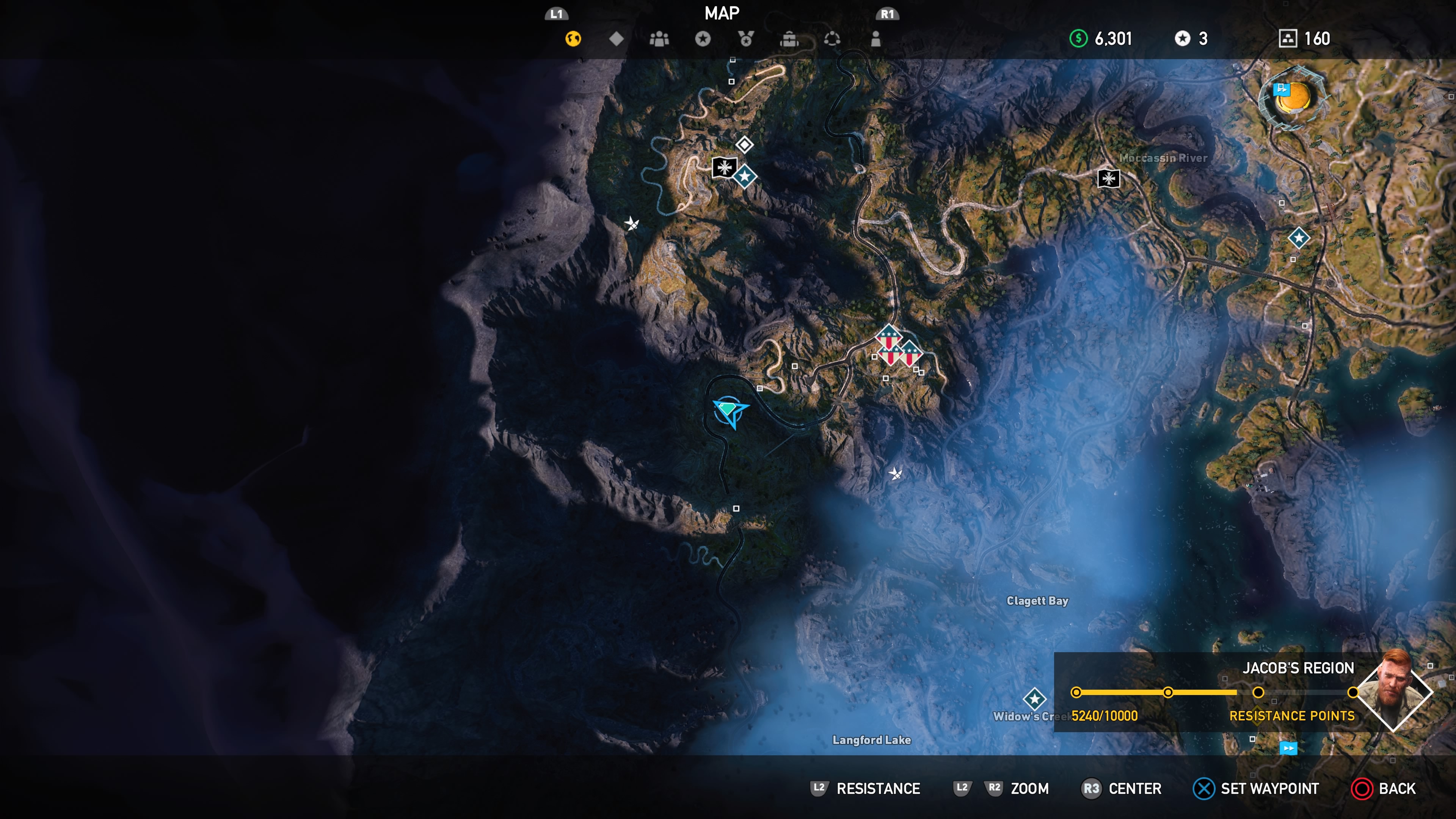This screenshot has width=1456, height=819.
Task: Click the blue player arrow marker
Action: (x=730, y=411)
